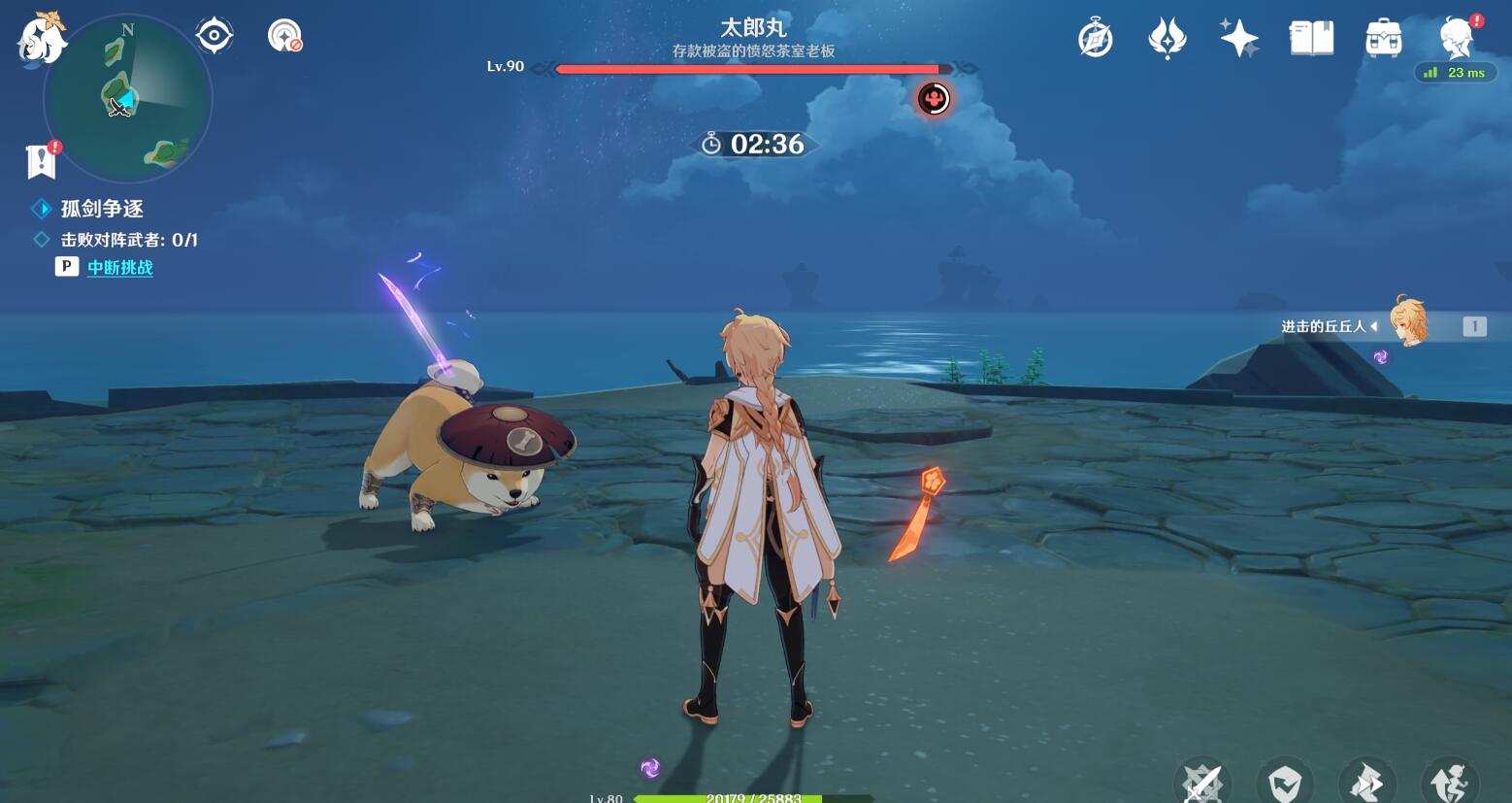Trigger the dash skill with double arrows
Image resolution: width=1512 pixels, height=803 pixels.
(x=1367, y=782)
